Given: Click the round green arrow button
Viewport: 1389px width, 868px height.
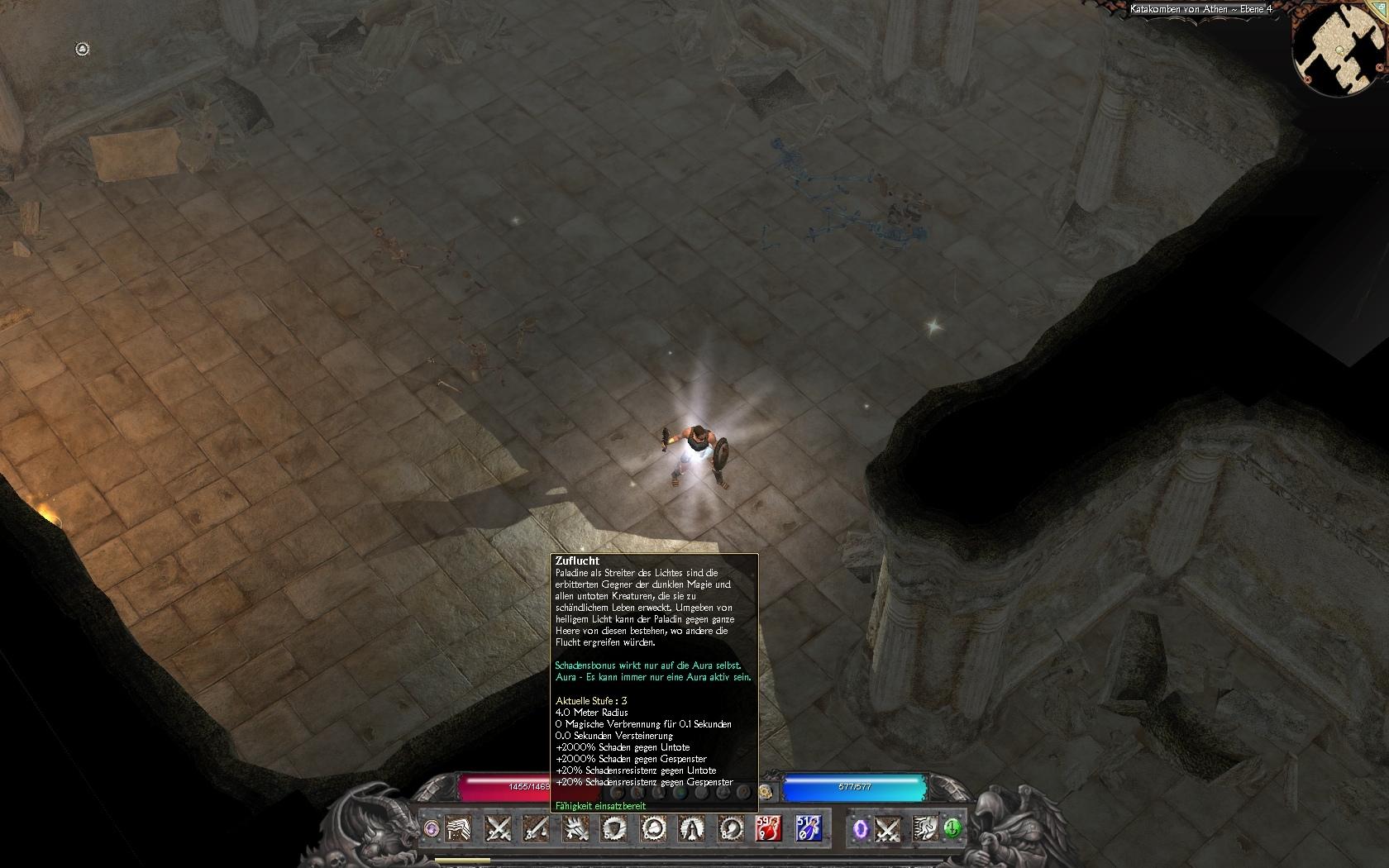Looking at the screenshot, I should (952, 827).
